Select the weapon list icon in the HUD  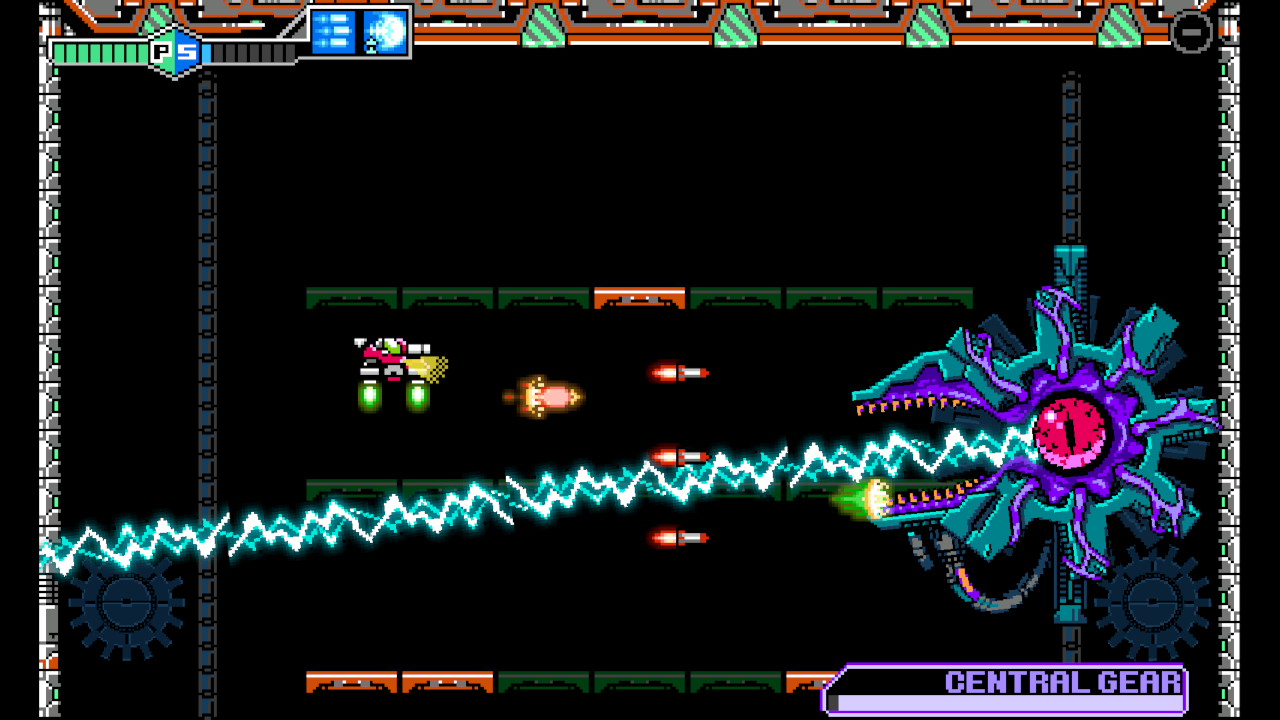coord(334,31)
